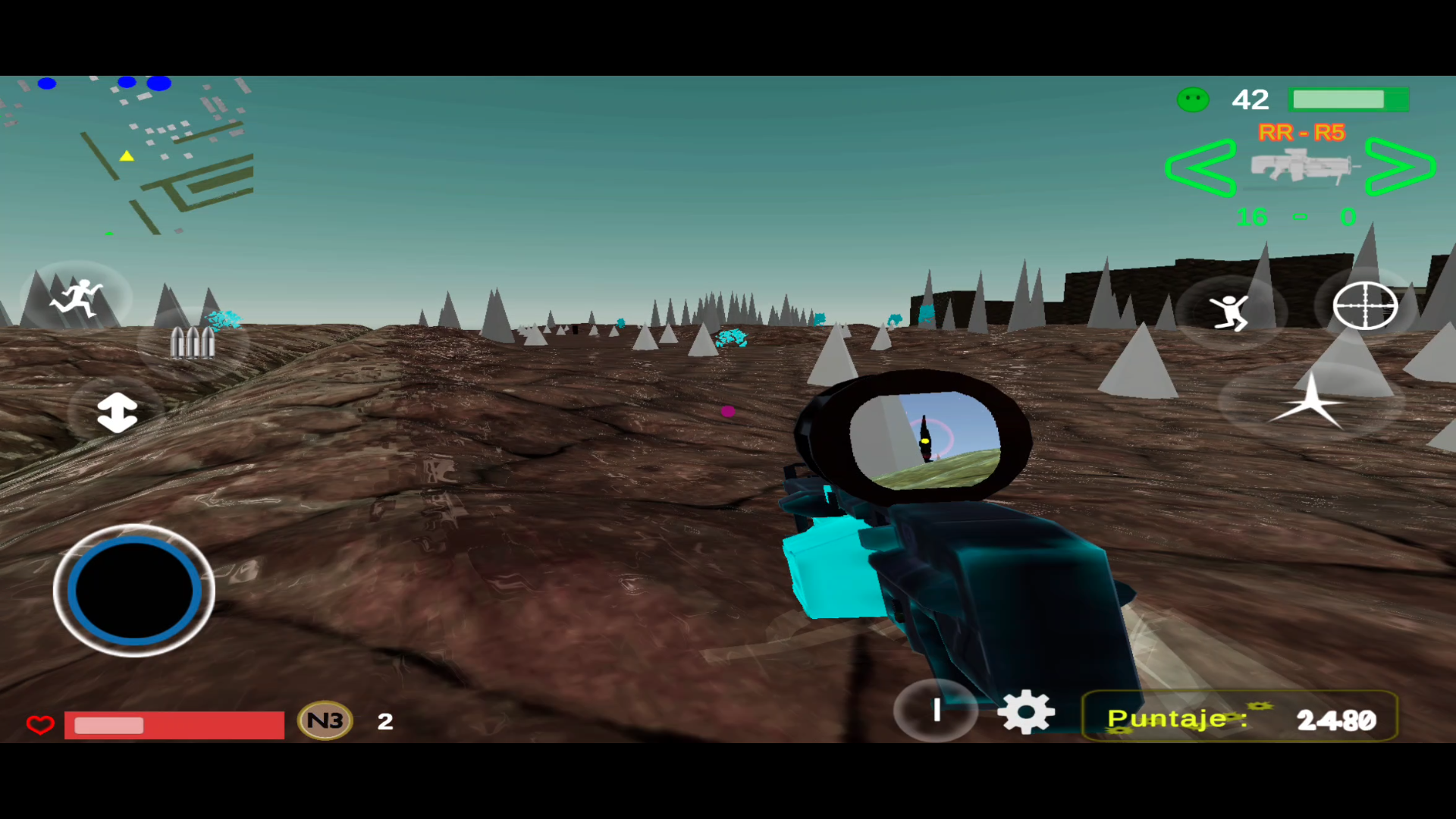Toggle the crosshair aim button
Screen dimensions: 1456x819
[x=1365, y=306]
